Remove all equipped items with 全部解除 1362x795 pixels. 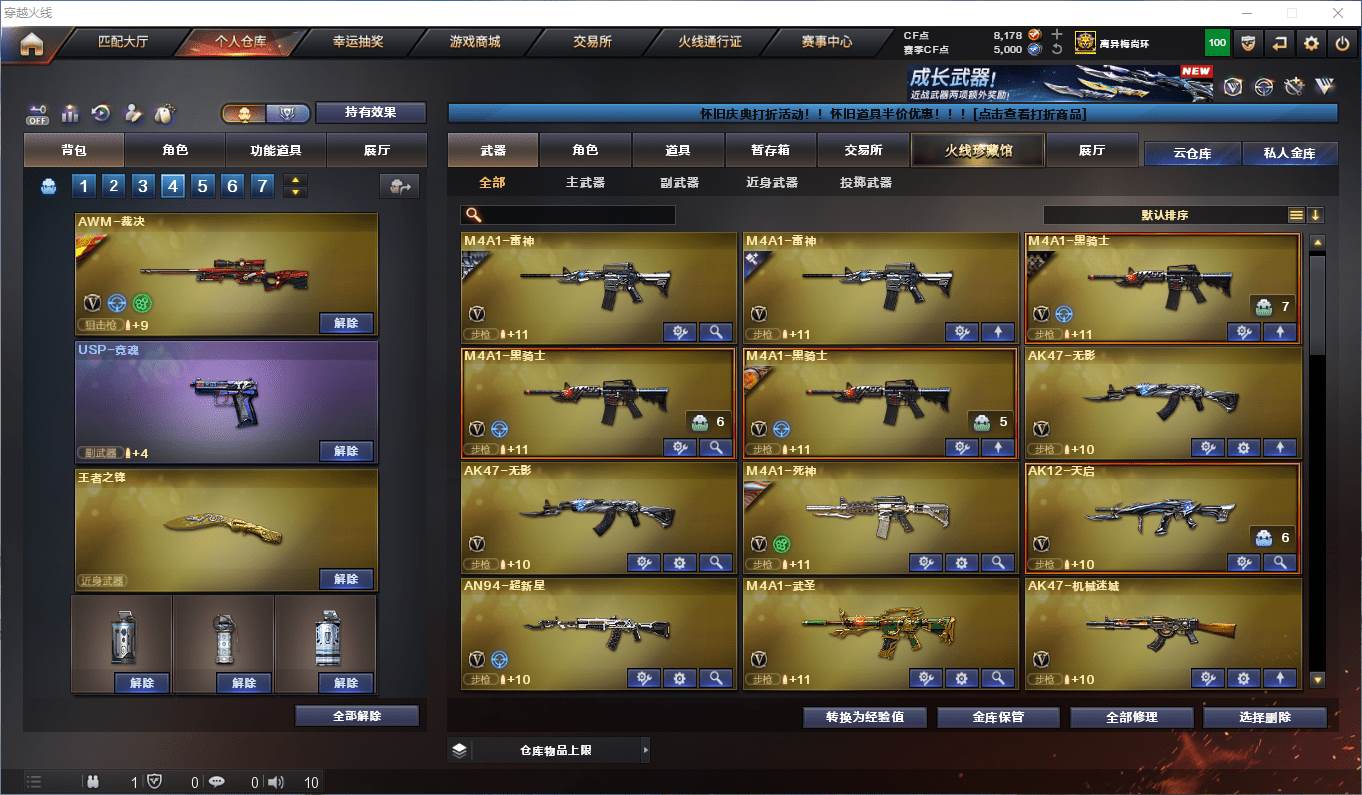357,716
